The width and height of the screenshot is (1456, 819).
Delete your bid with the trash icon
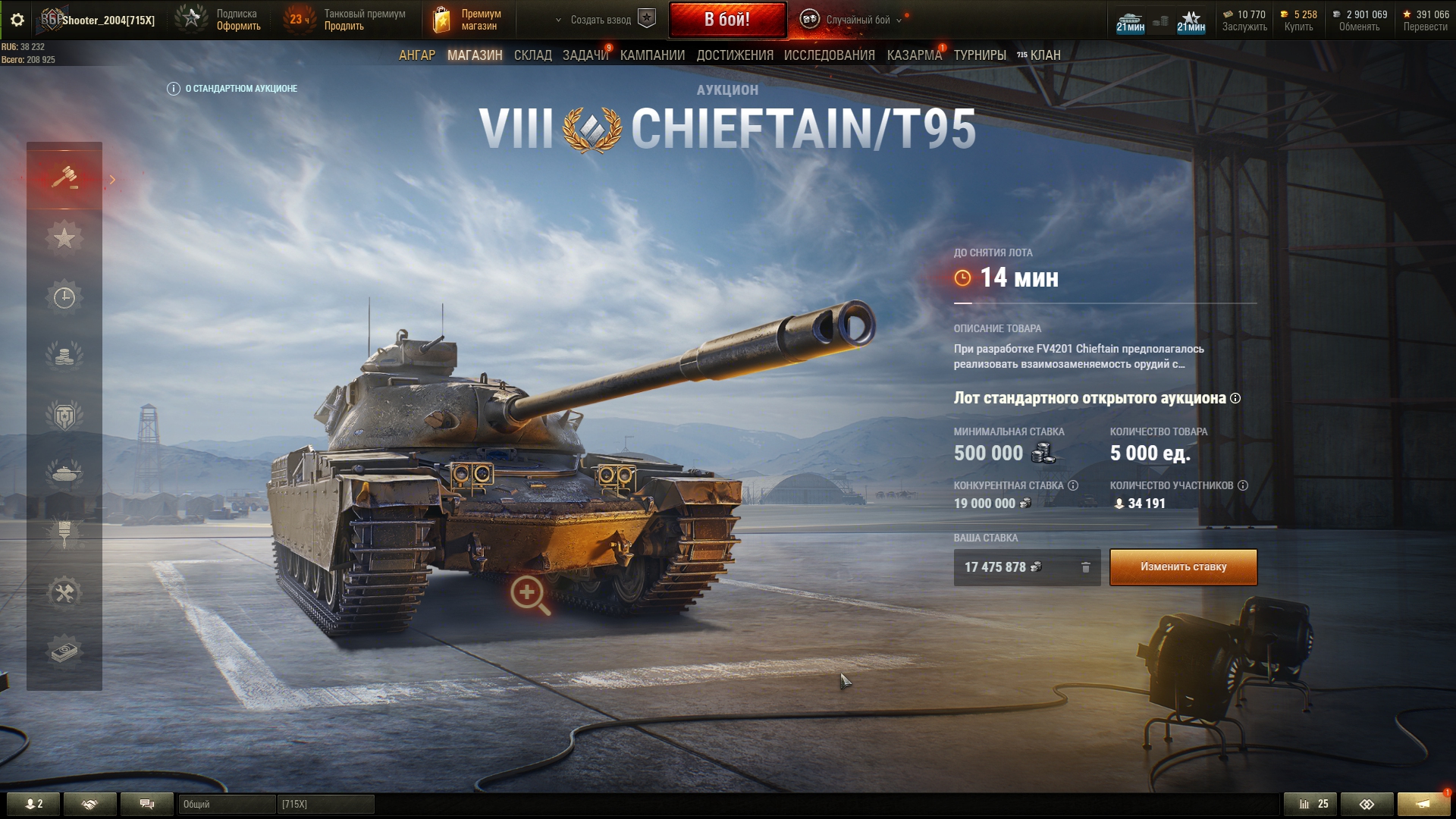1086,567
